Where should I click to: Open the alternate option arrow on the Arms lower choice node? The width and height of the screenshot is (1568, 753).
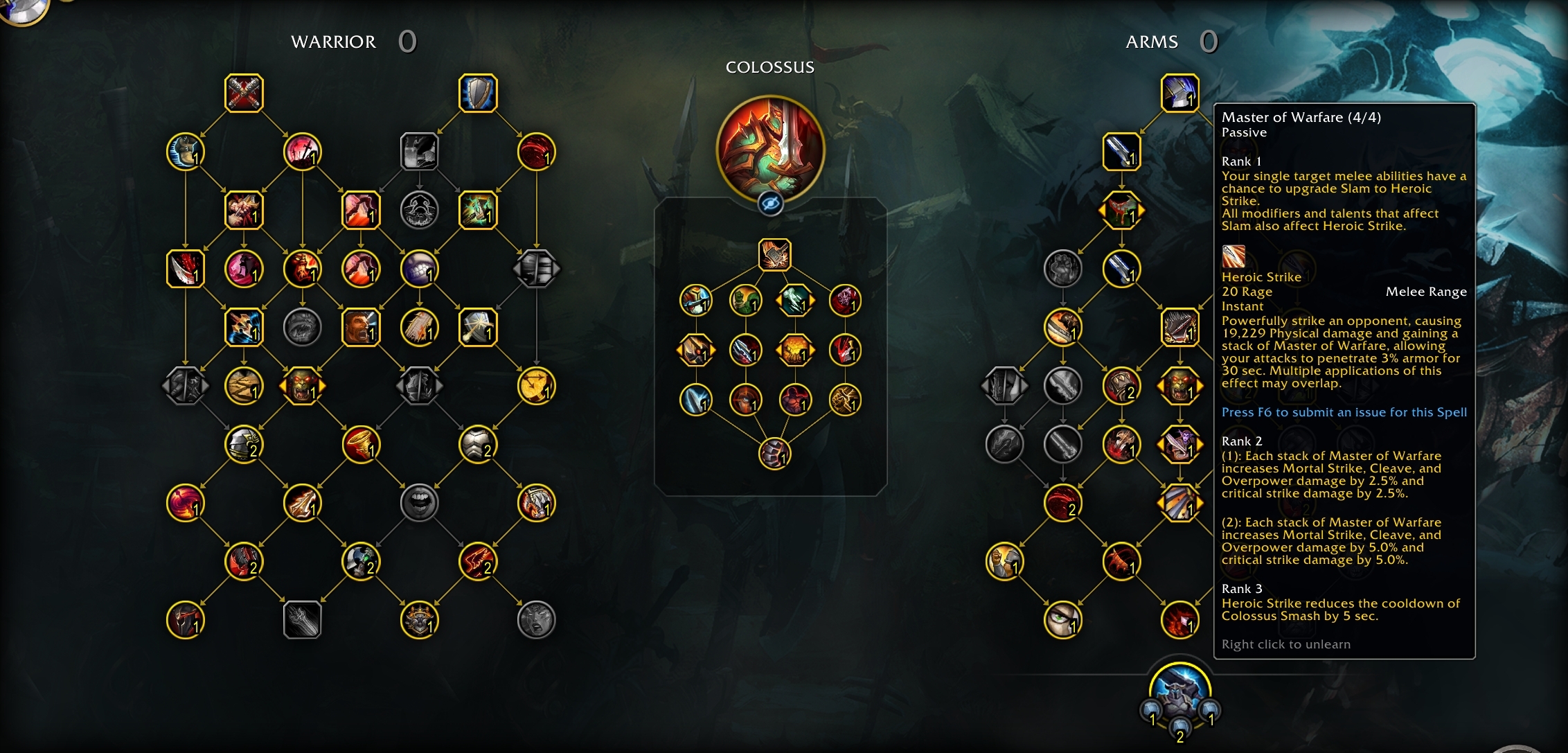1199,503
